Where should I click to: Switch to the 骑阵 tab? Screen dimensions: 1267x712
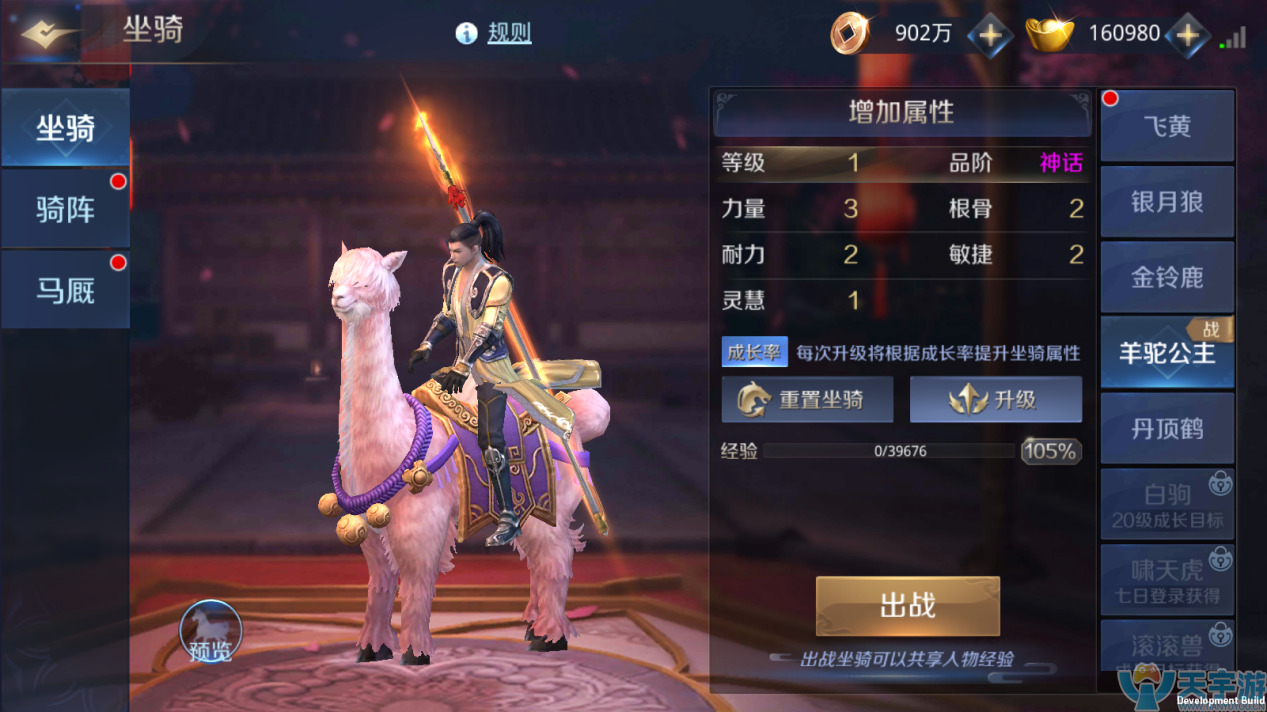pyautogui.click(x=66, y=209)
